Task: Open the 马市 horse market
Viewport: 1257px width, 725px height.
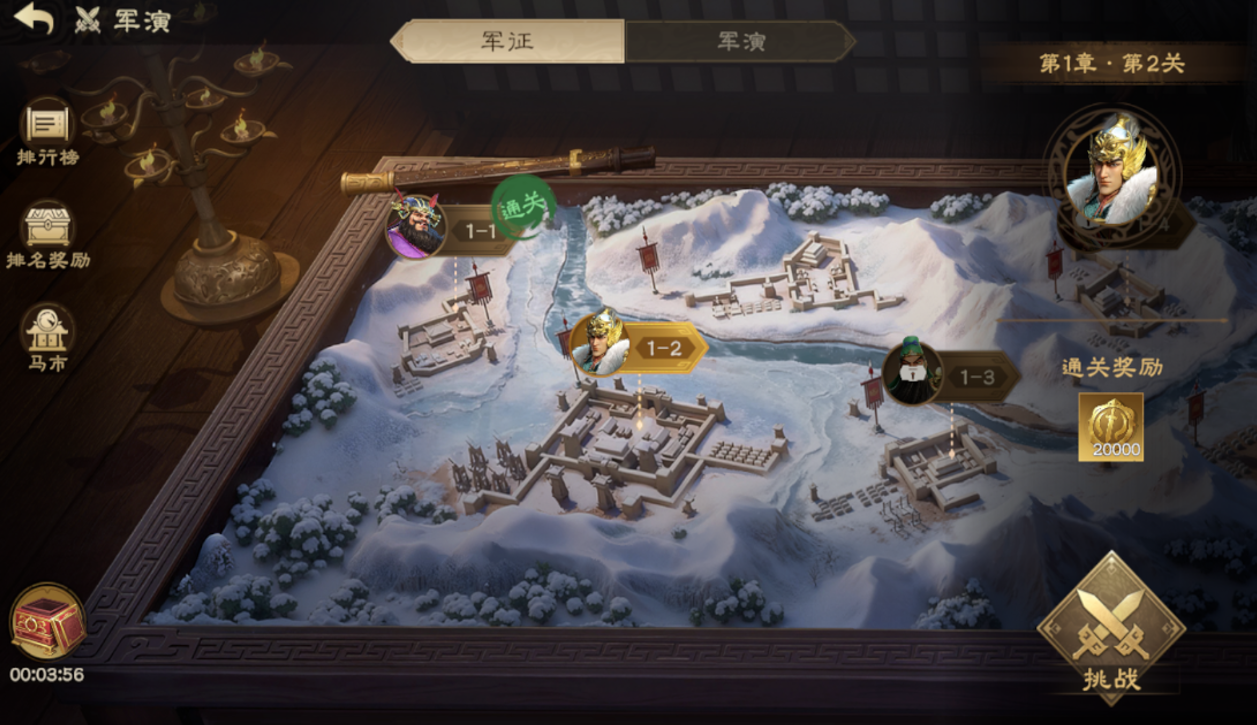Action: pos(47,337)
